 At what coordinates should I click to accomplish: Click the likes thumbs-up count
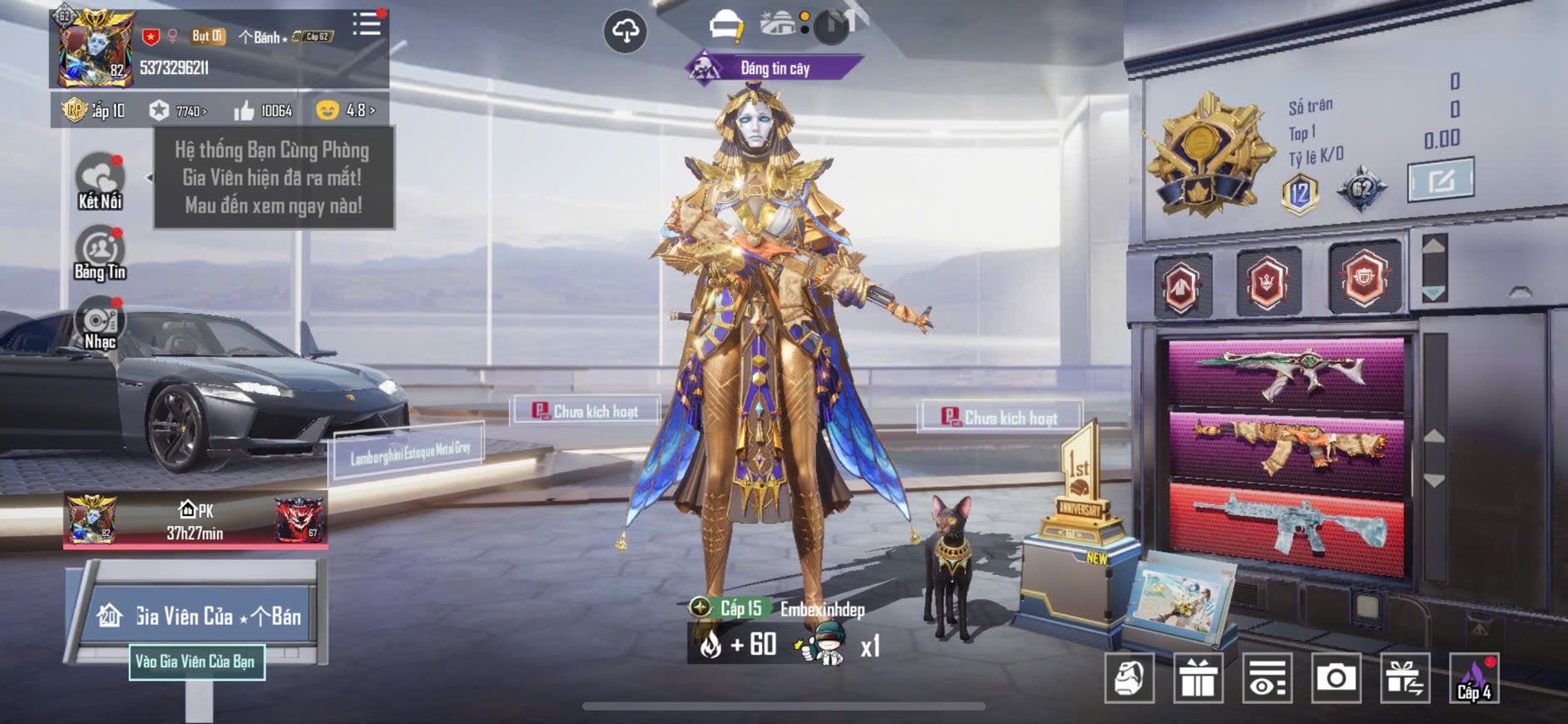point(263,111)
